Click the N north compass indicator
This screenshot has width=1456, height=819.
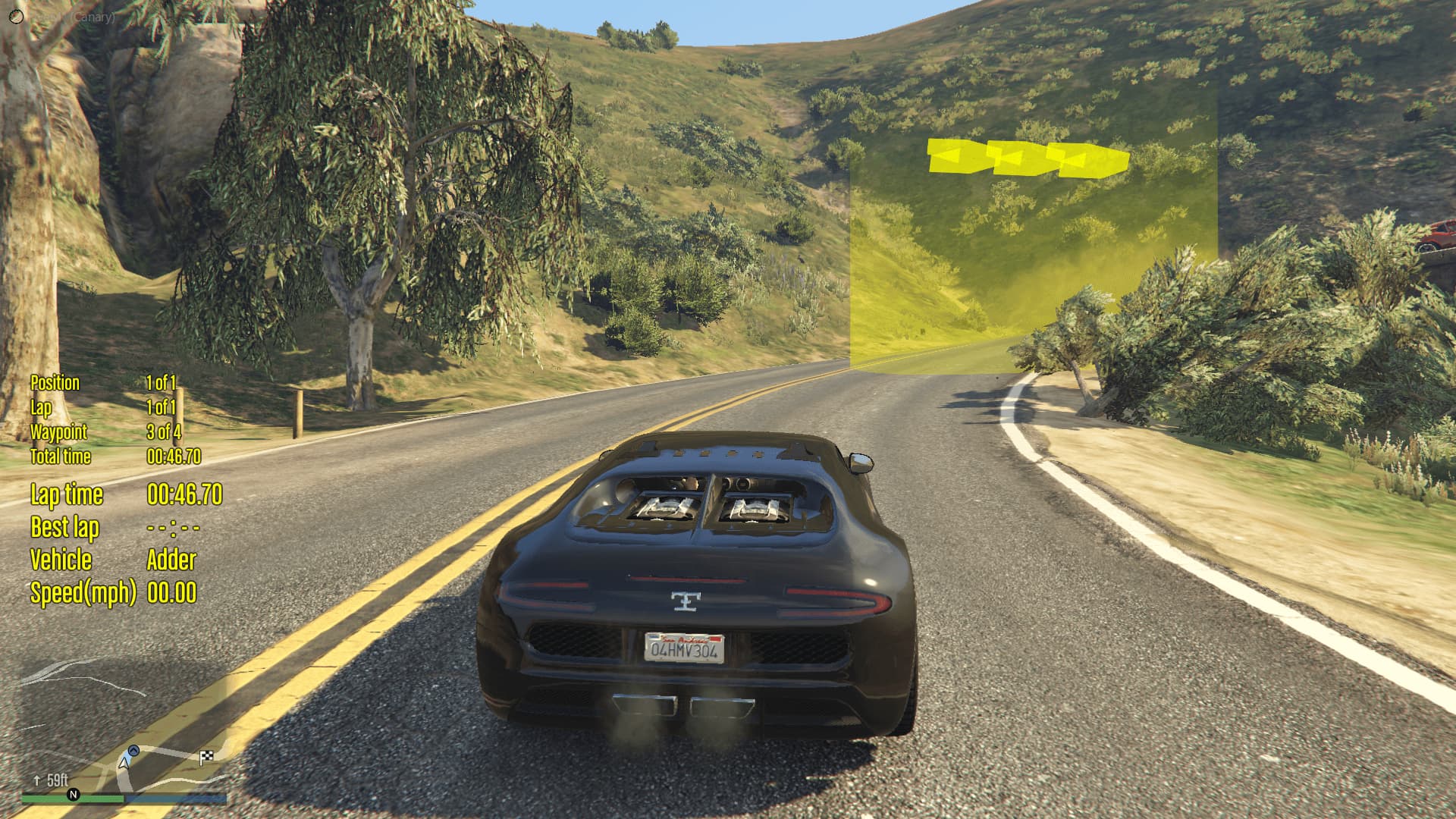74,794
